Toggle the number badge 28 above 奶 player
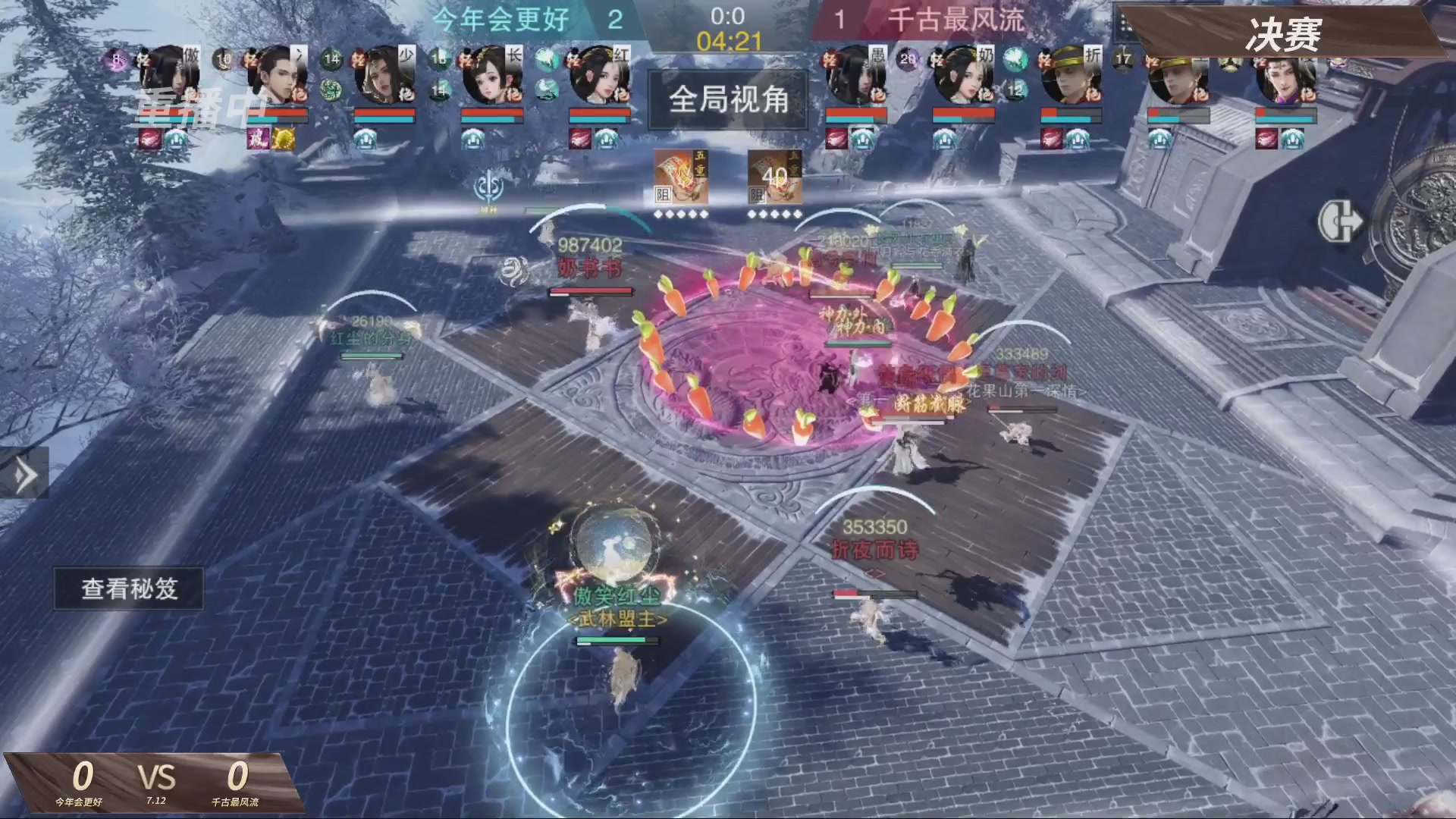This screenshot has width=1456, height=819. 908,59
